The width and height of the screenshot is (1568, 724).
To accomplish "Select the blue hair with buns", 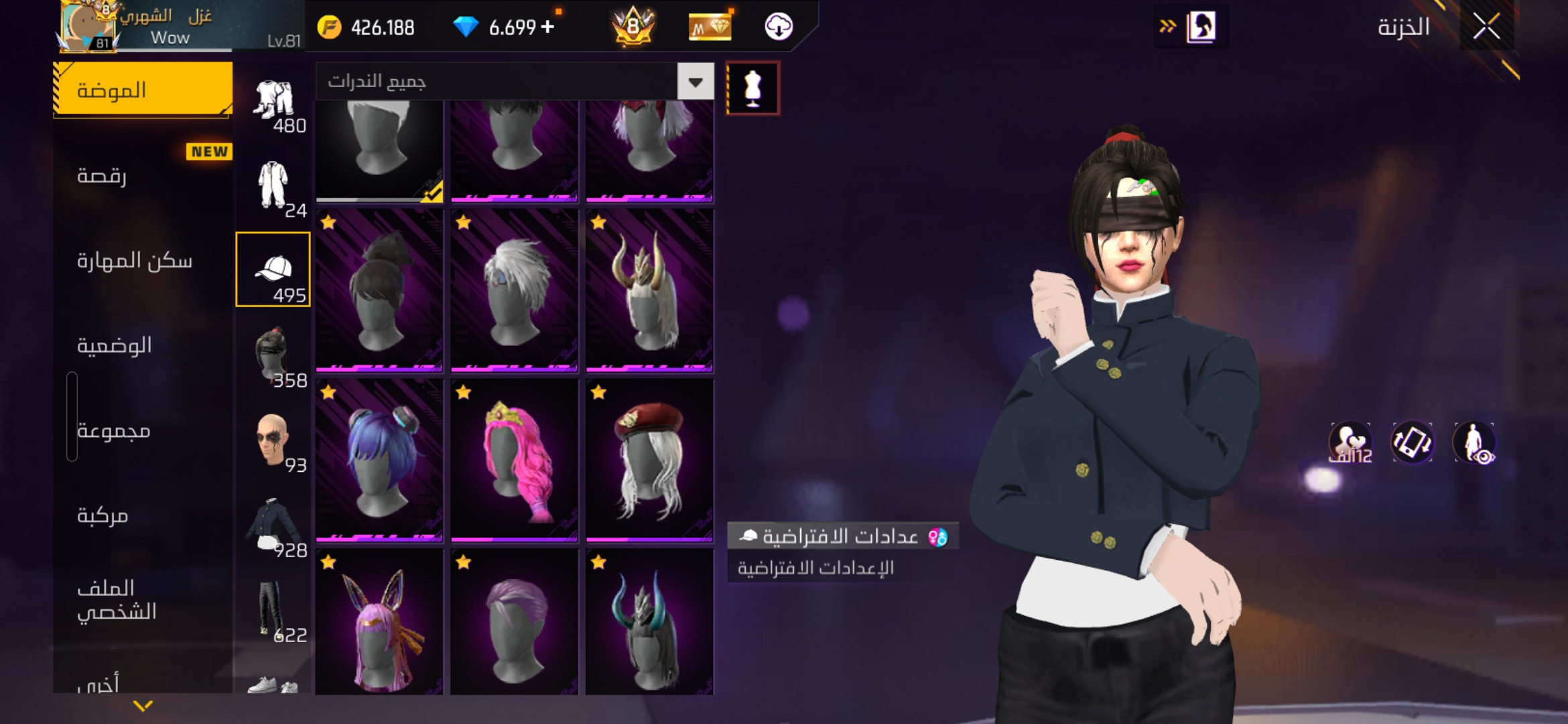I will coord(379,460).
